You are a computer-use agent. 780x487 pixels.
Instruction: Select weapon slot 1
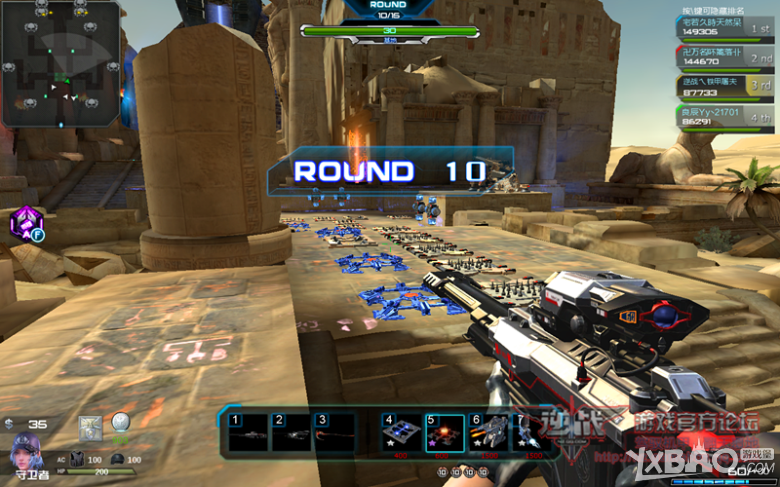pyautogui.click(x=246, y=433)
